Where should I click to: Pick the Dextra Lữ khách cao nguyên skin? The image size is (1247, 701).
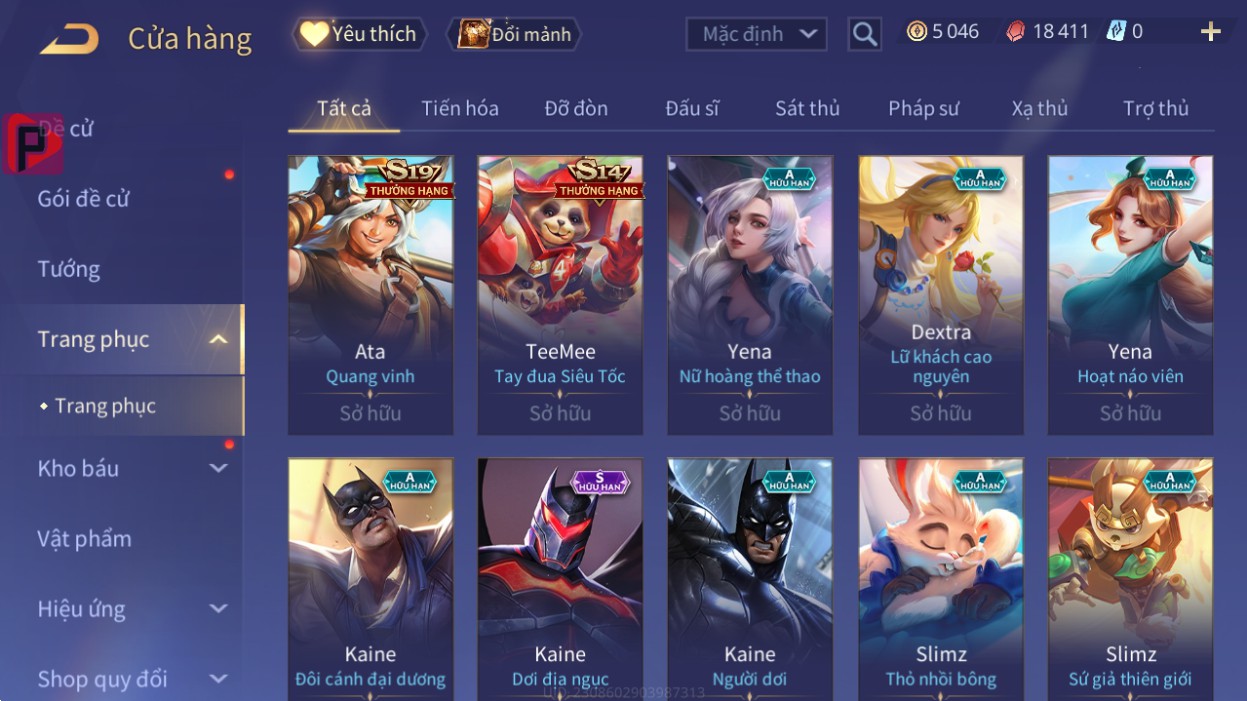(940, 295)
